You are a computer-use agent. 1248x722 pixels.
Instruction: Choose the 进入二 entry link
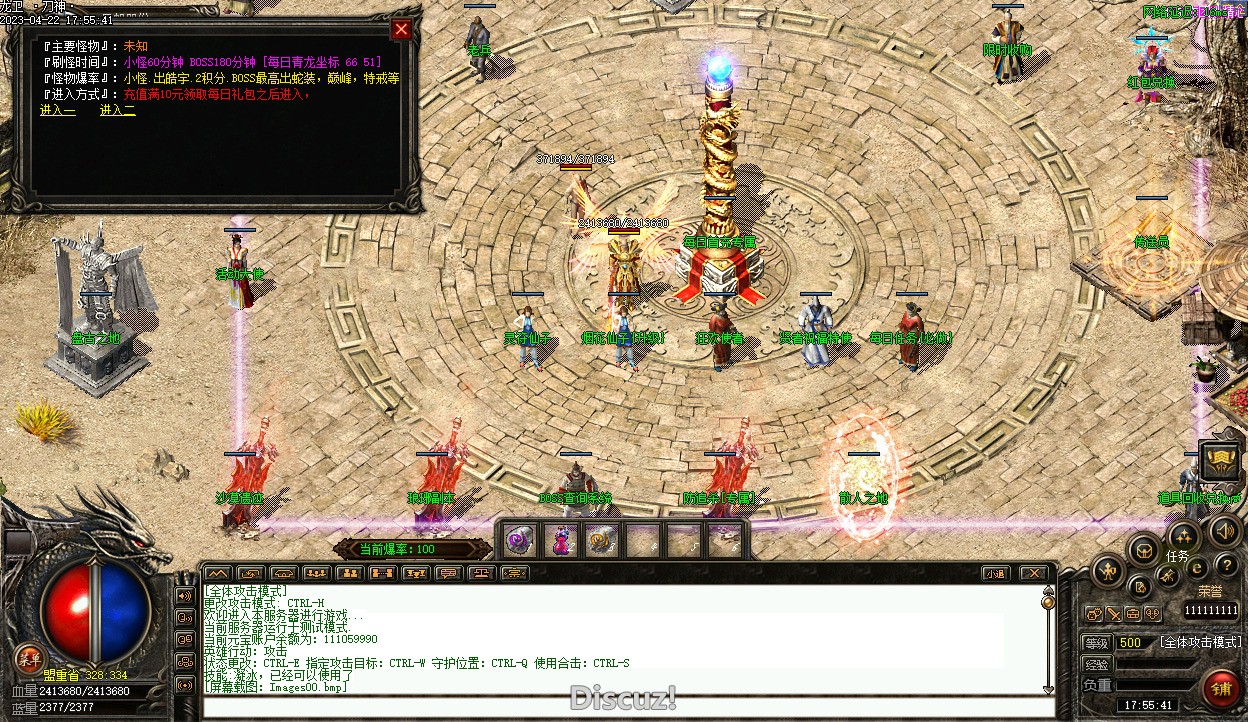(118, 110)
